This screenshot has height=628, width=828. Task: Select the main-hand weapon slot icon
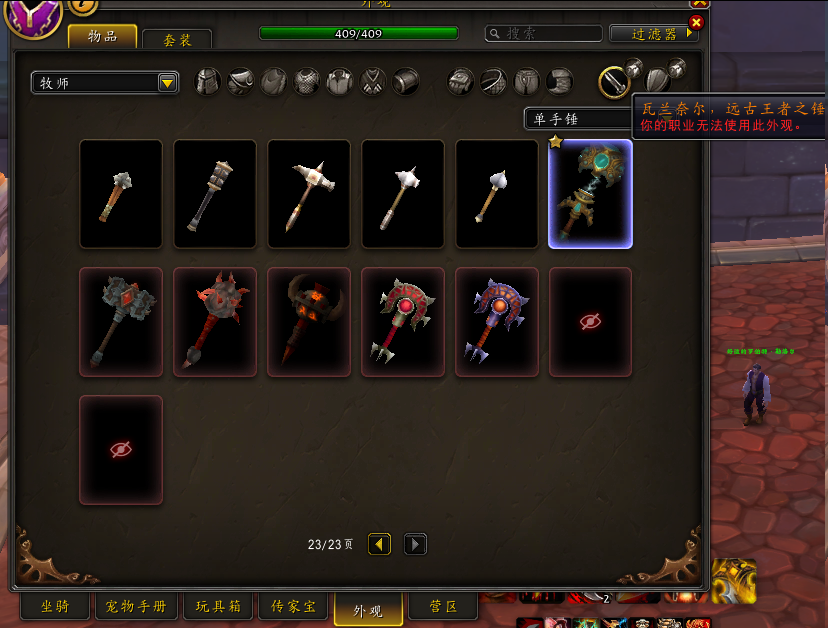[613, 81]
